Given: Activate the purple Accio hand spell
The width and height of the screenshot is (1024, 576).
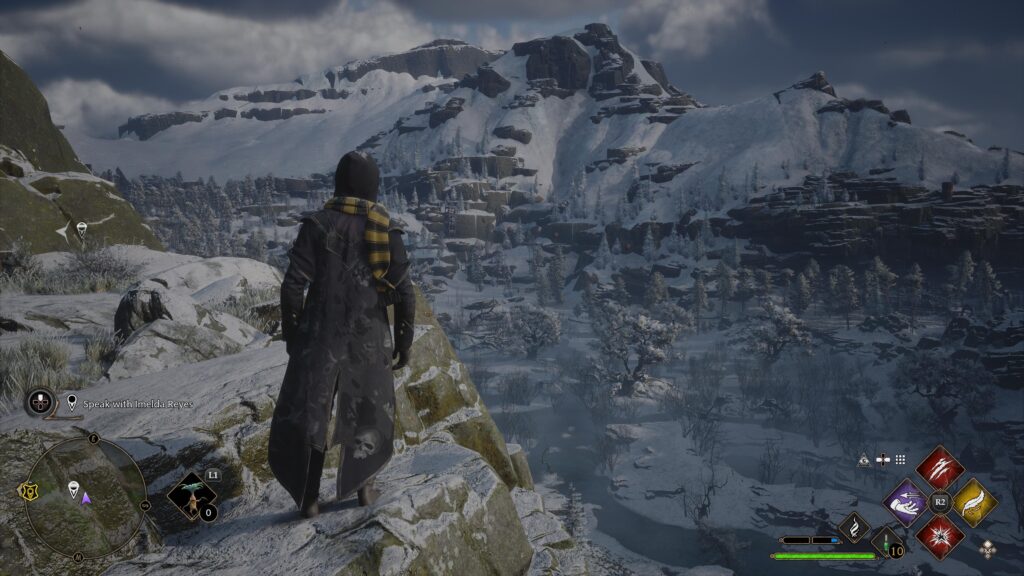Looking at the screenshot, I should coord(906,501).
